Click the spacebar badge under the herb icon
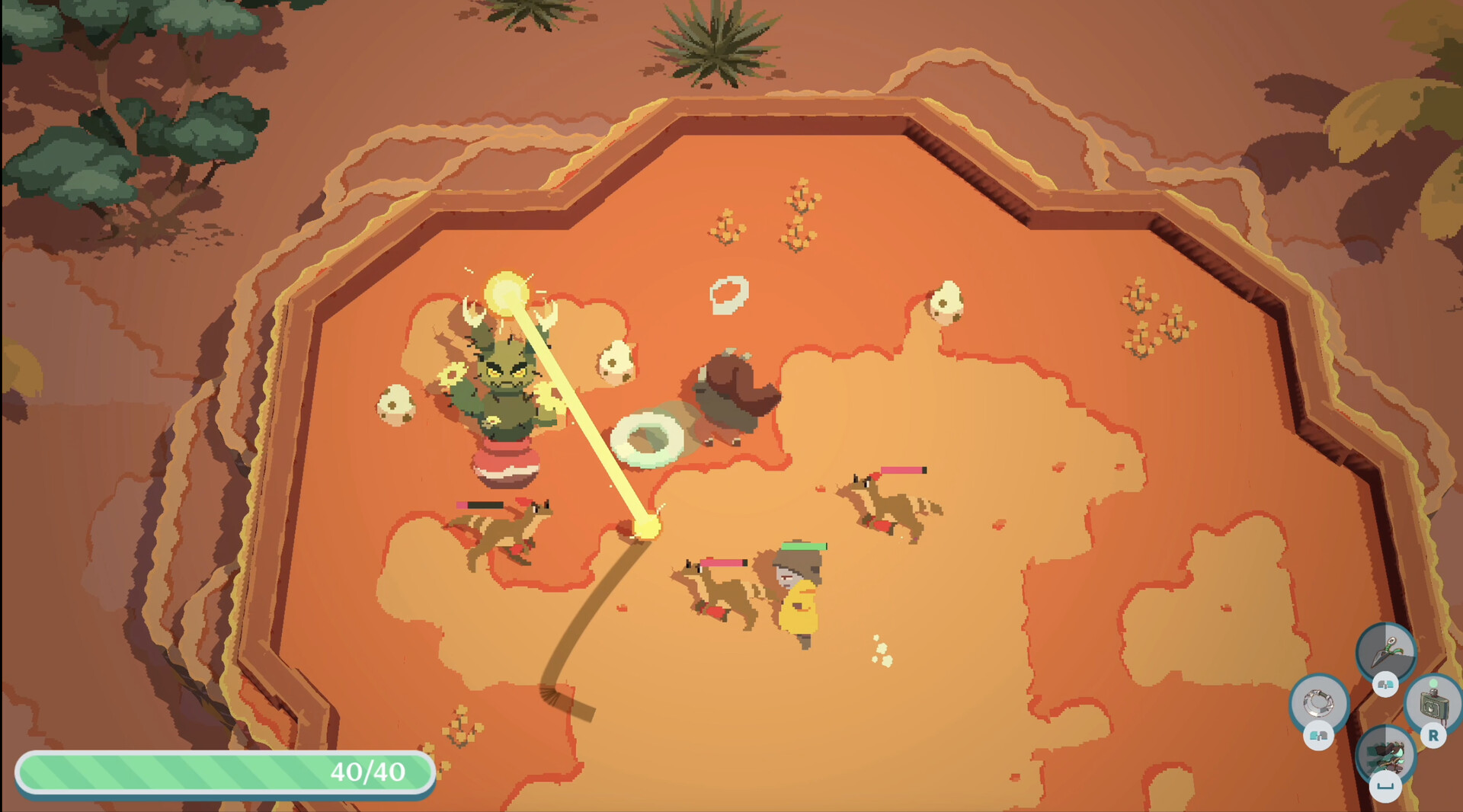The image size is (1463, 812). (x=1386, y=785)
